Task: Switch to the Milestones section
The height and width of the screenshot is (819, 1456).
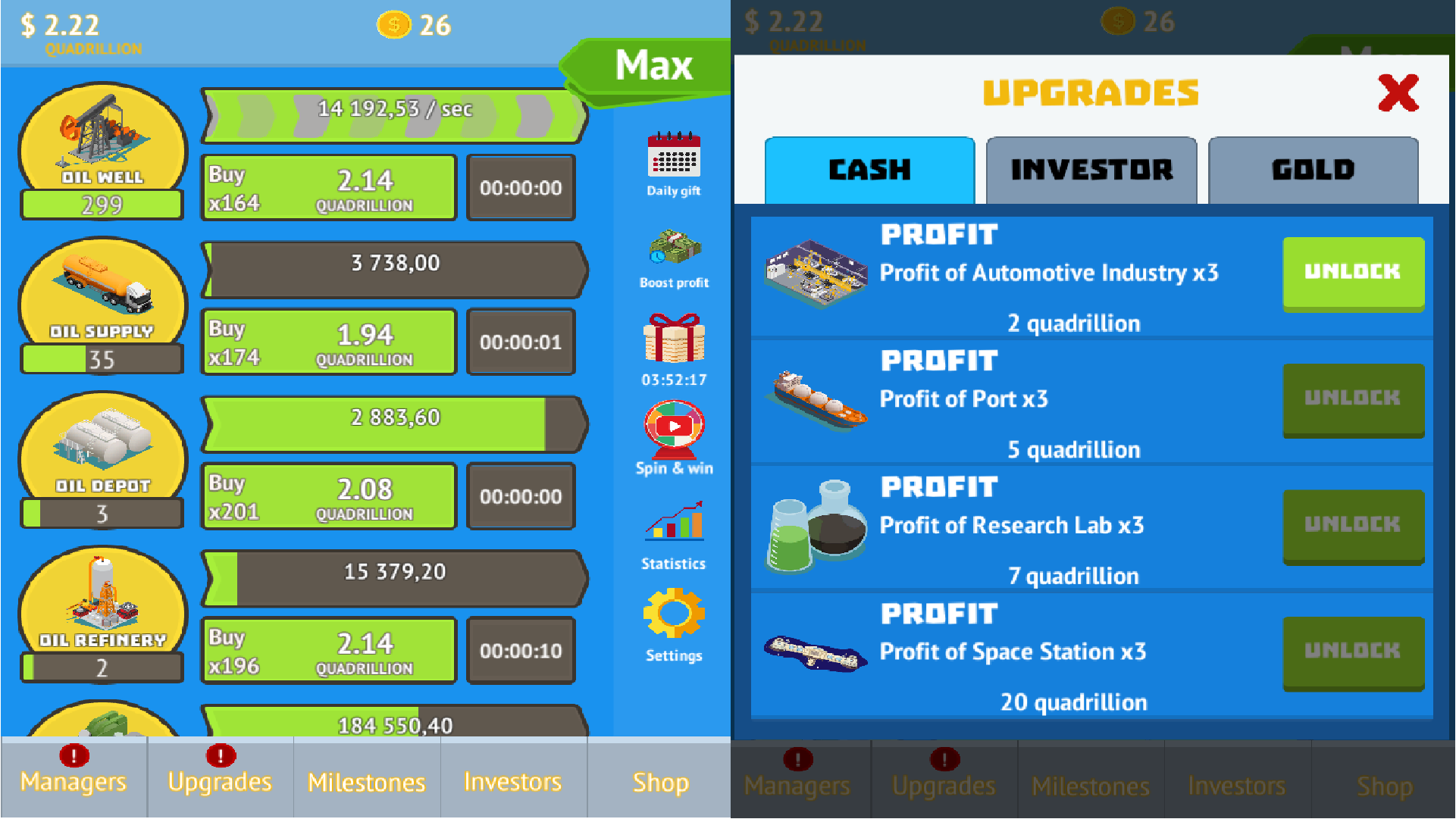Action: tap(366, 782)
